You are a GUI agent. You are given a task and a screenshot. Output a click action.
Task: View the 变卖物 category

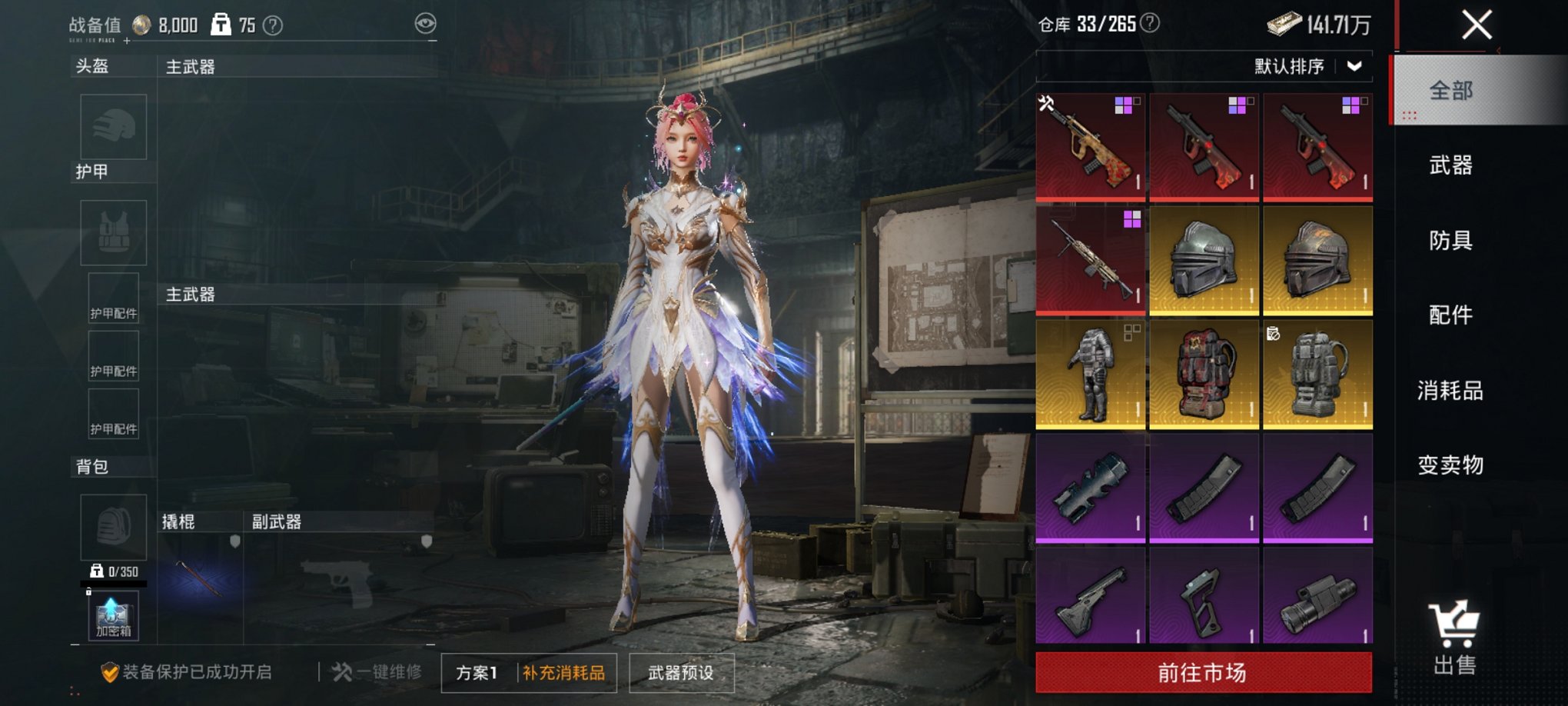pyautogui.click(x=1450, y=465)
